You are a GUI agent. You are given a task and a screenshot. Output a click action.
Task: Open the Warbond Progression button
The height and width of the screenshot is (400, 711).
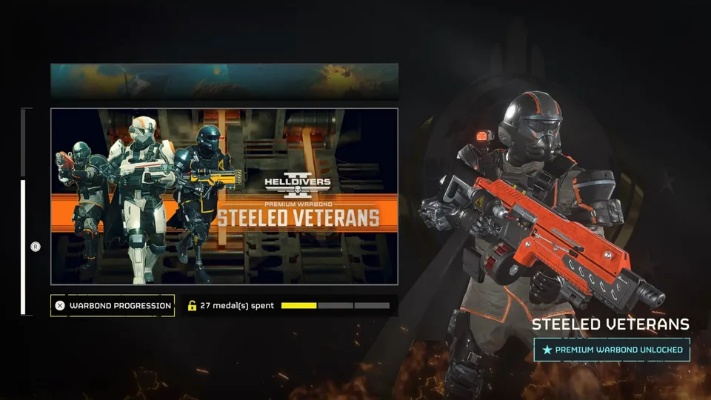(x=112, y=305)
